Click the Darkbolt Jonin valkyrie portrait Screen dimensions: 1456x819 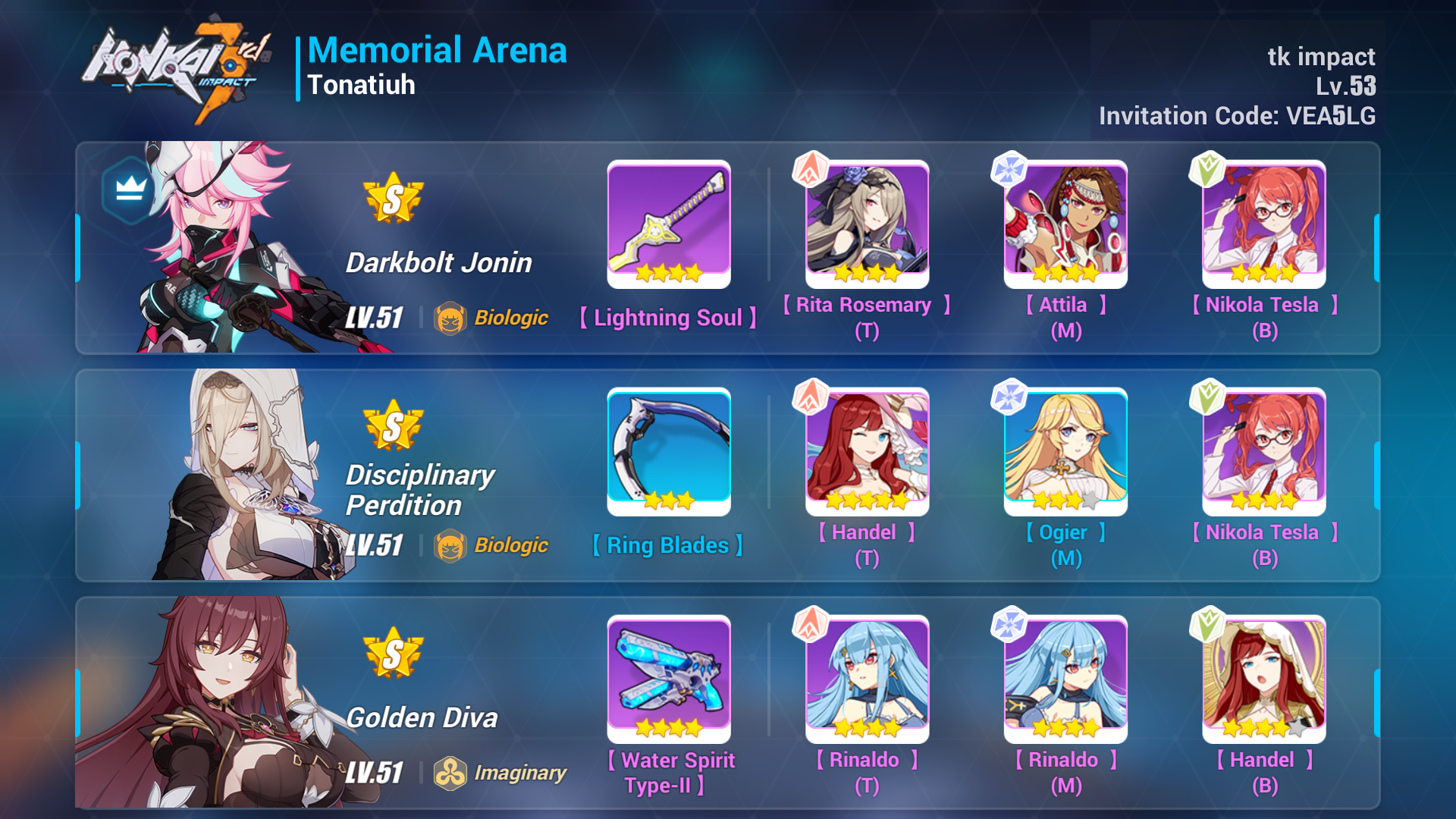click(220, 250)
